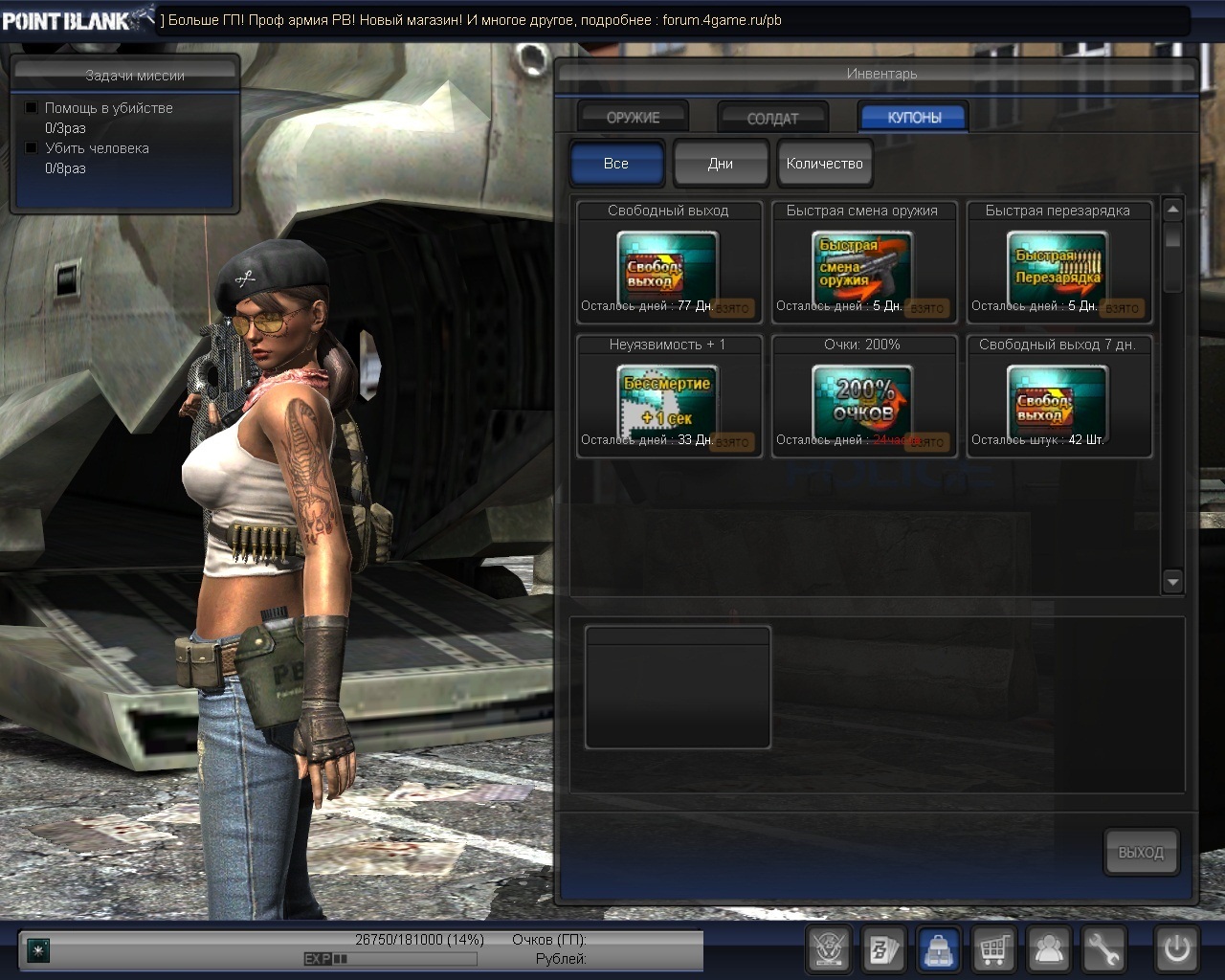The width and height of the screenshot is (1225, 980).
Task: Open the community people icon
Action: pos(1049,949)
